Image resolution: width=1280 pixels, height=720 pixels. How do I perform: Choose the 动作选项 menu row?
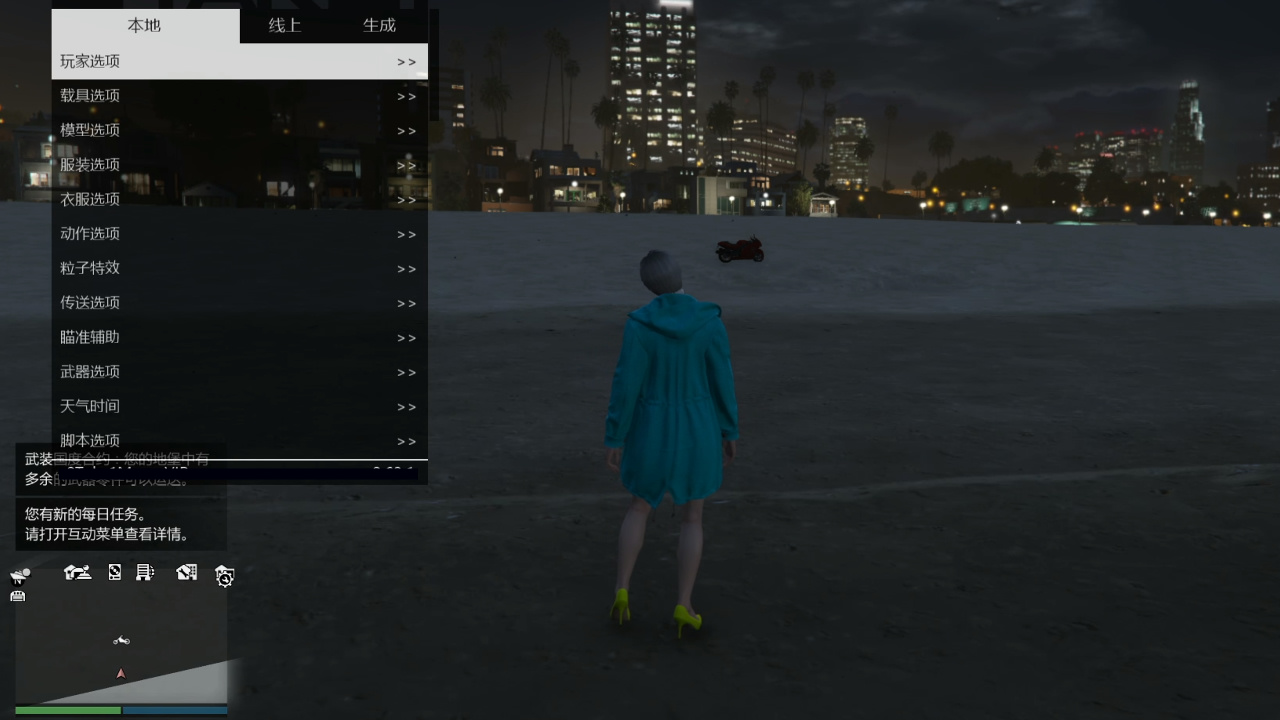pyautogui.click(x=239, y=234)
